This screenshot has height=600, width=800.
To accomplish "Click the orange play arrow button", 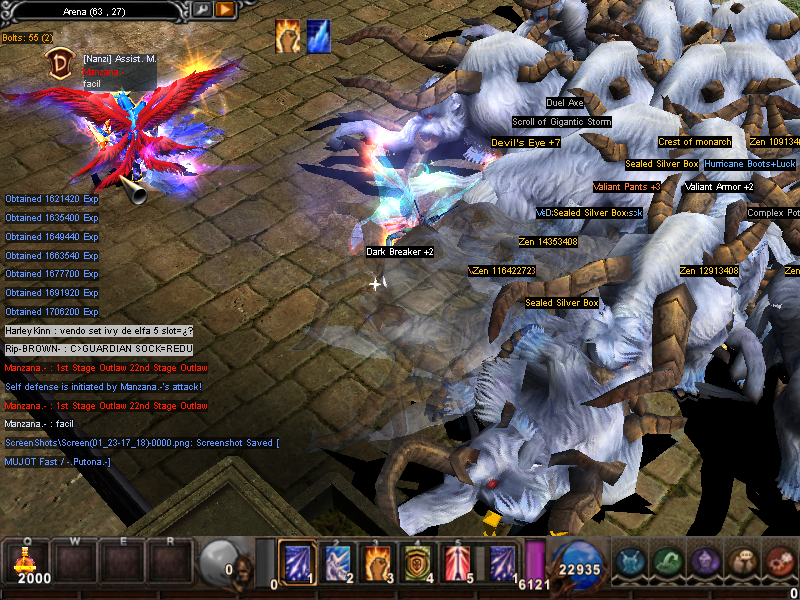I will 225,9.
